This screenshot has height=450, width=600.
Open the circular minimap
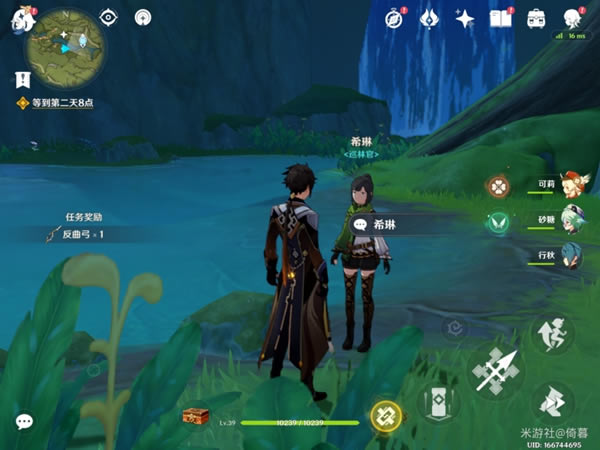click(x=65, y=45)
